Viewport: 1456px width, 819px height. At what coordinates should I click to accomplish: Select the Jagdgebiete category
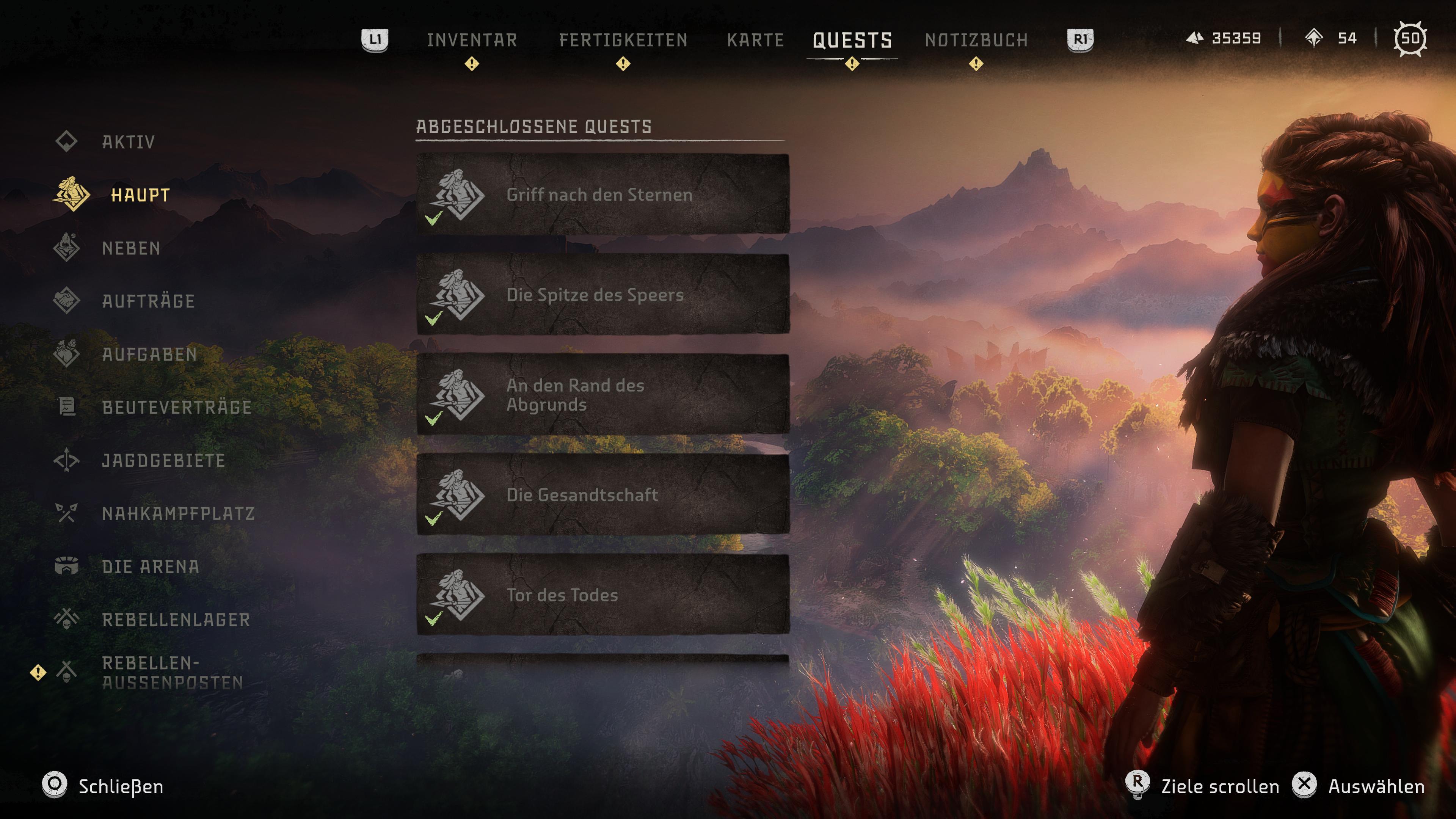pyautogui.click(x=163, y=461)
